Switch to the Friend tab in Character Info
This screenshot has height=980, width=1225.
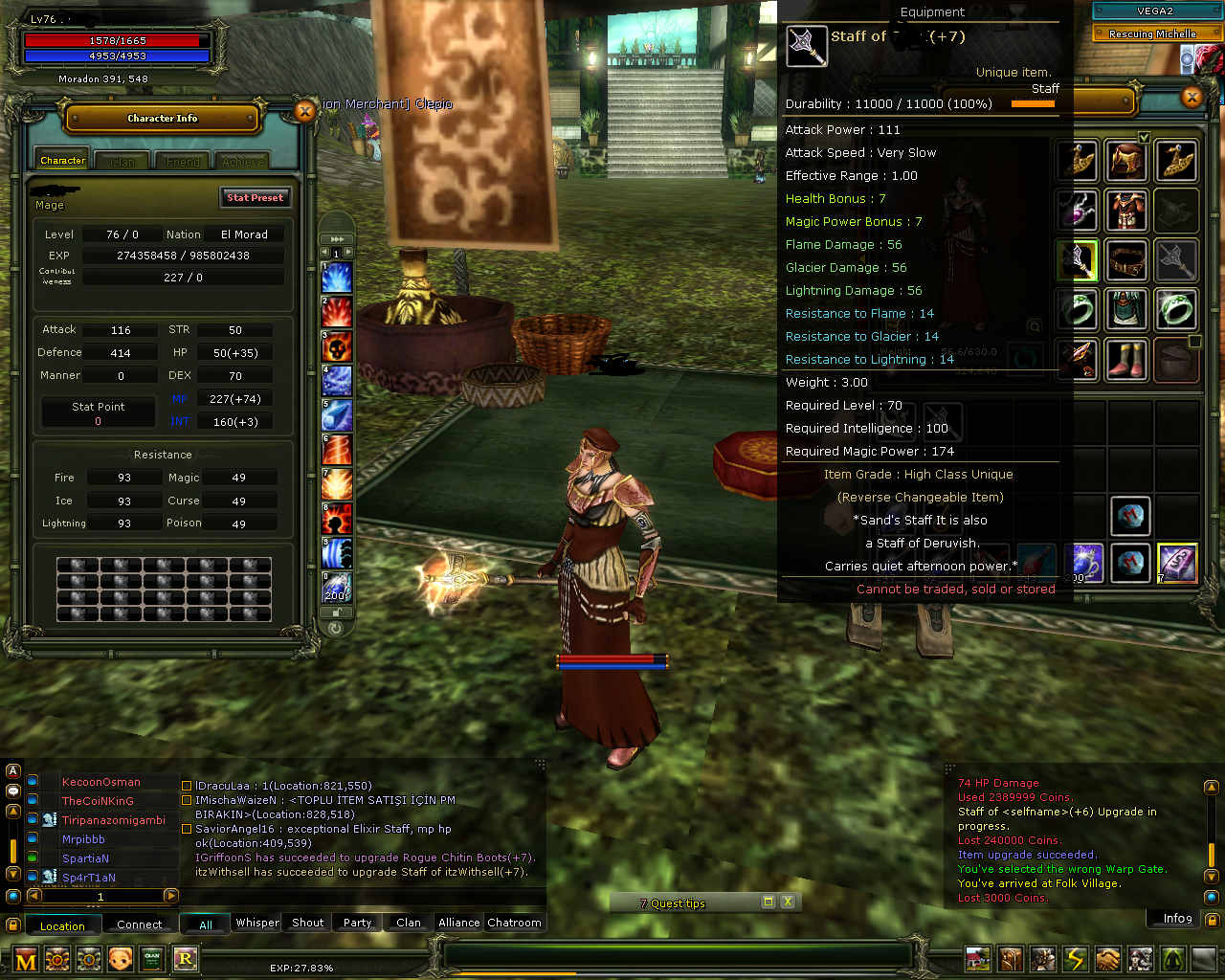pyautogui.click(x=182, y=160)
